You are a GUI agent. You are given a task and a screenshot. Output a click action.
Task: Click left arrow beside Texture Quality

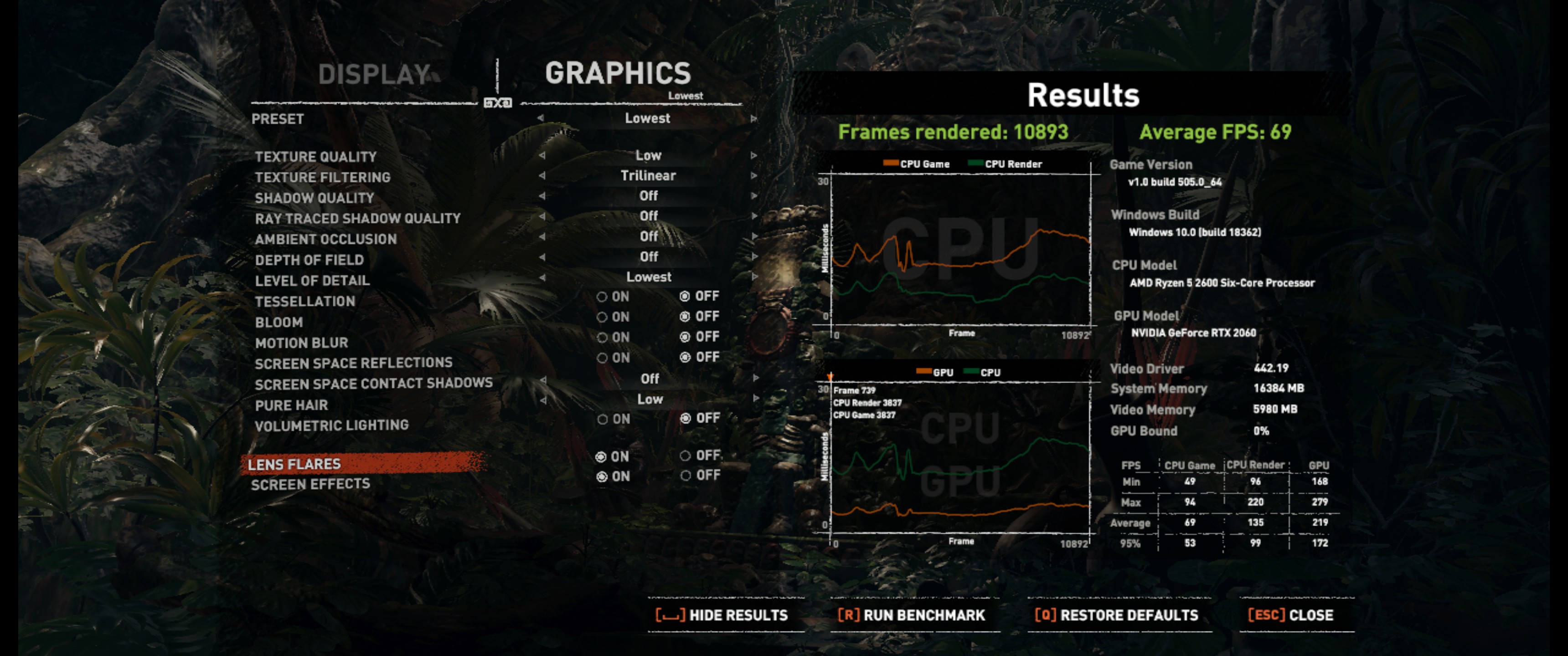541,156
